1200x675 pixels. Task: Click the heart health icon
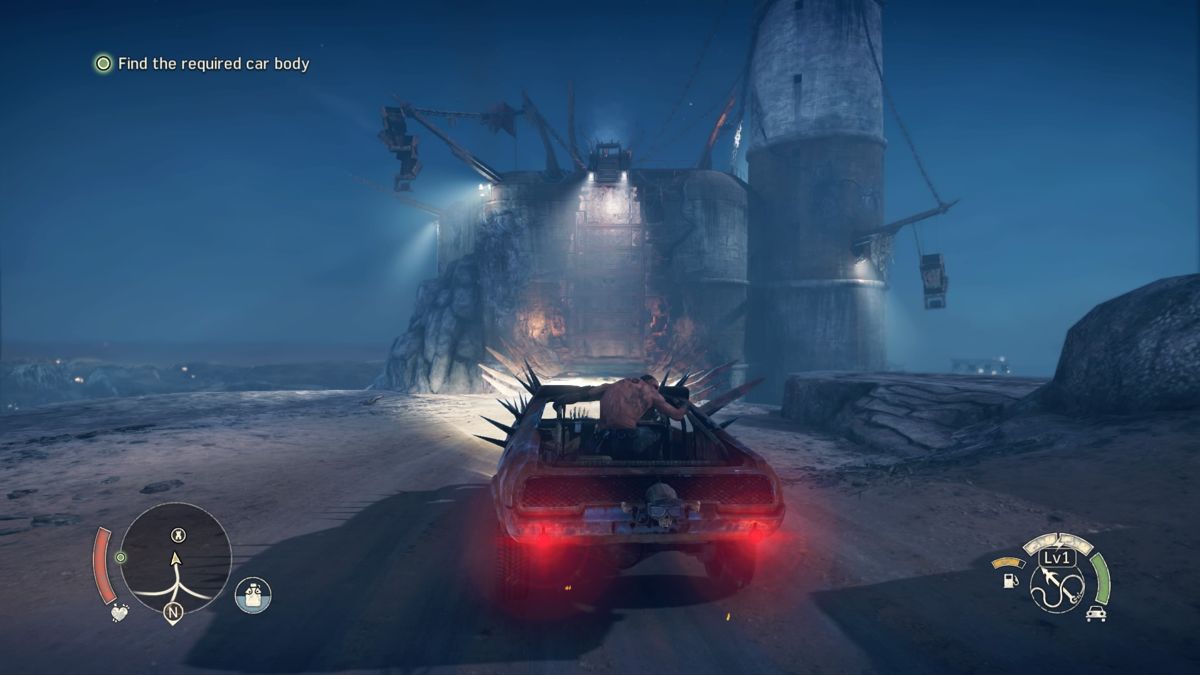pyautogui.click(x=120, y=612)
